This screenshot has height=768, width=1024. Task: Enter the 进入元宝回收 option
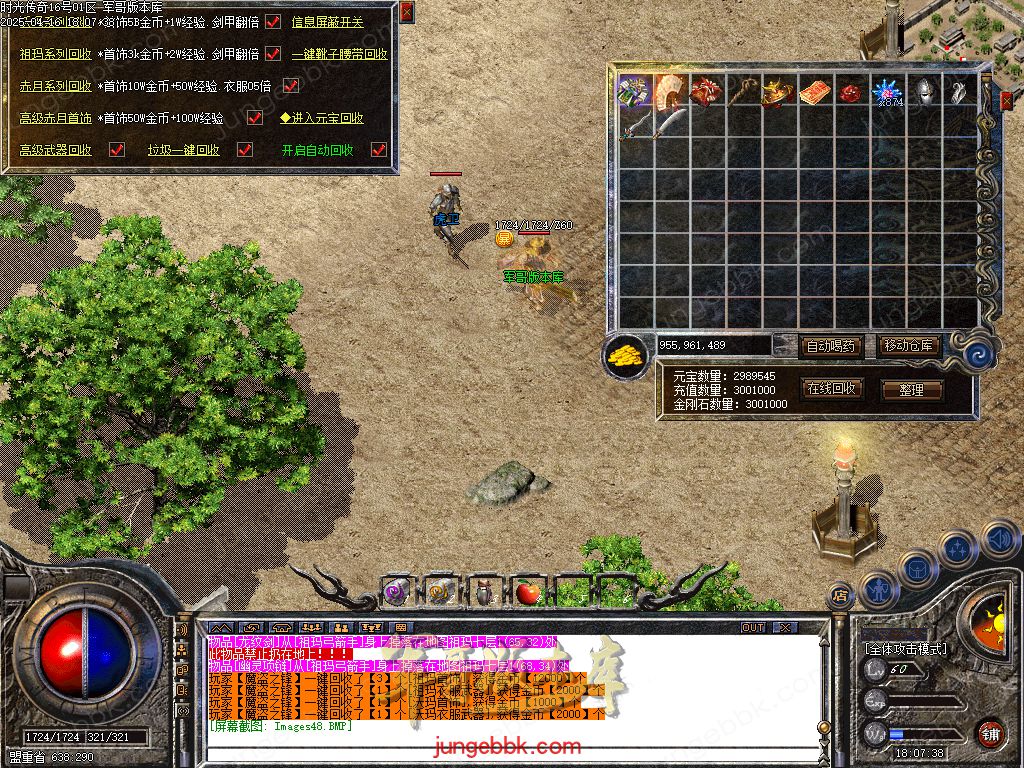coord(321,118)
